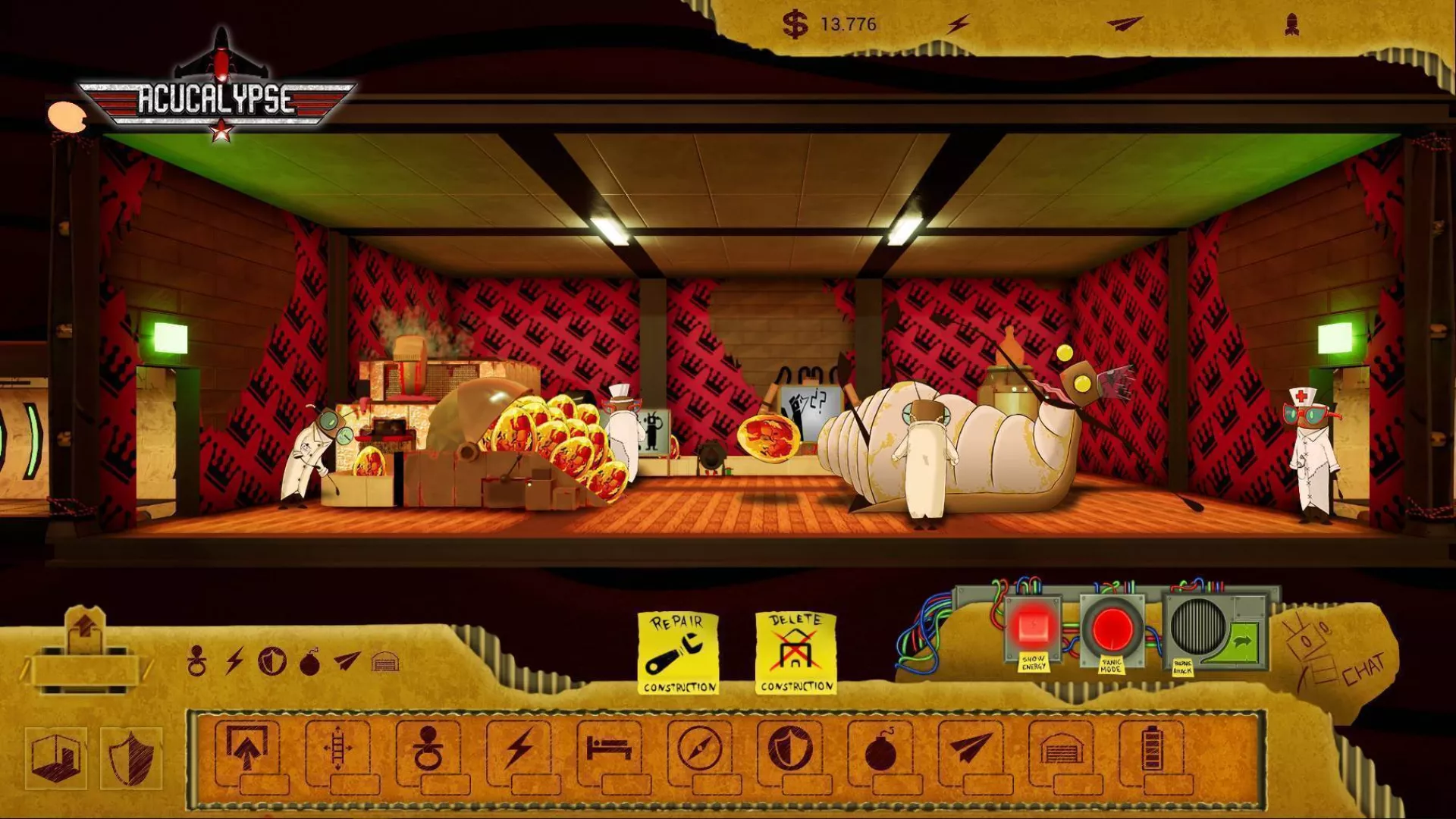The image size is (1456, 819).
Task: Choose the entrance arrow room in build bar
Action: (246, 749)
